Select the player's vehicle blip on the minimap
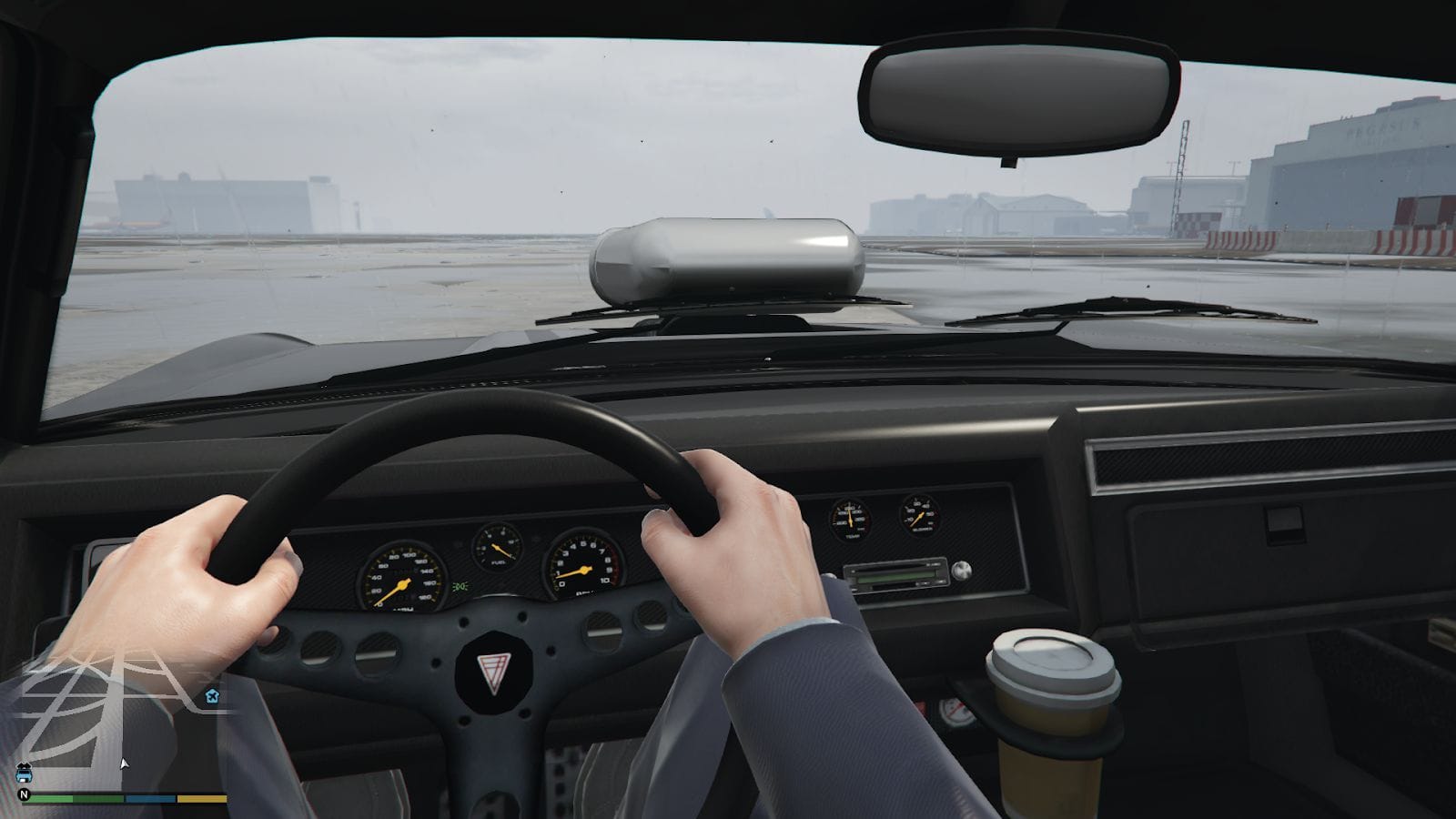 (x=24, y=774)
